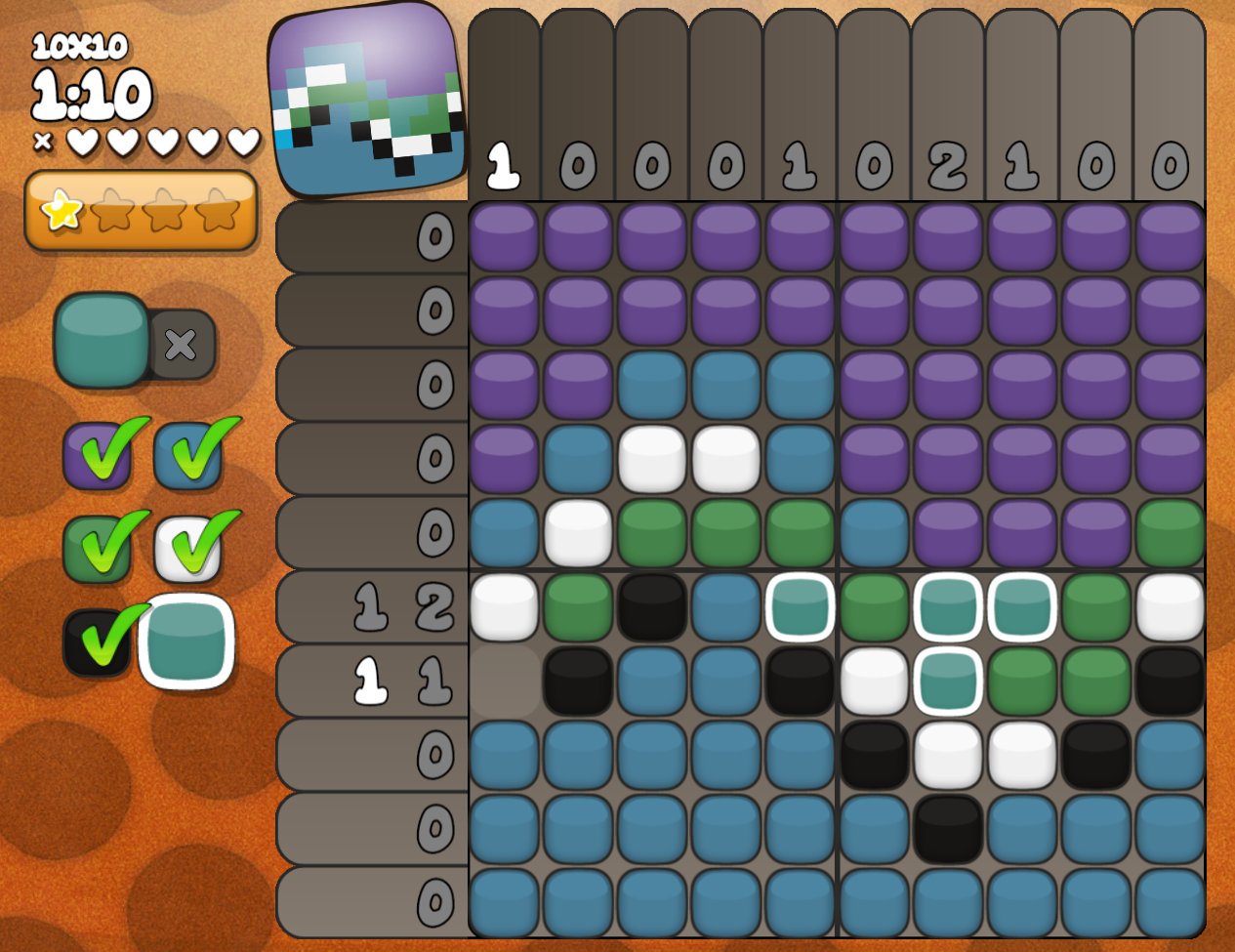
Task: Switch to the X mark mode
Action: click(181, 344)
